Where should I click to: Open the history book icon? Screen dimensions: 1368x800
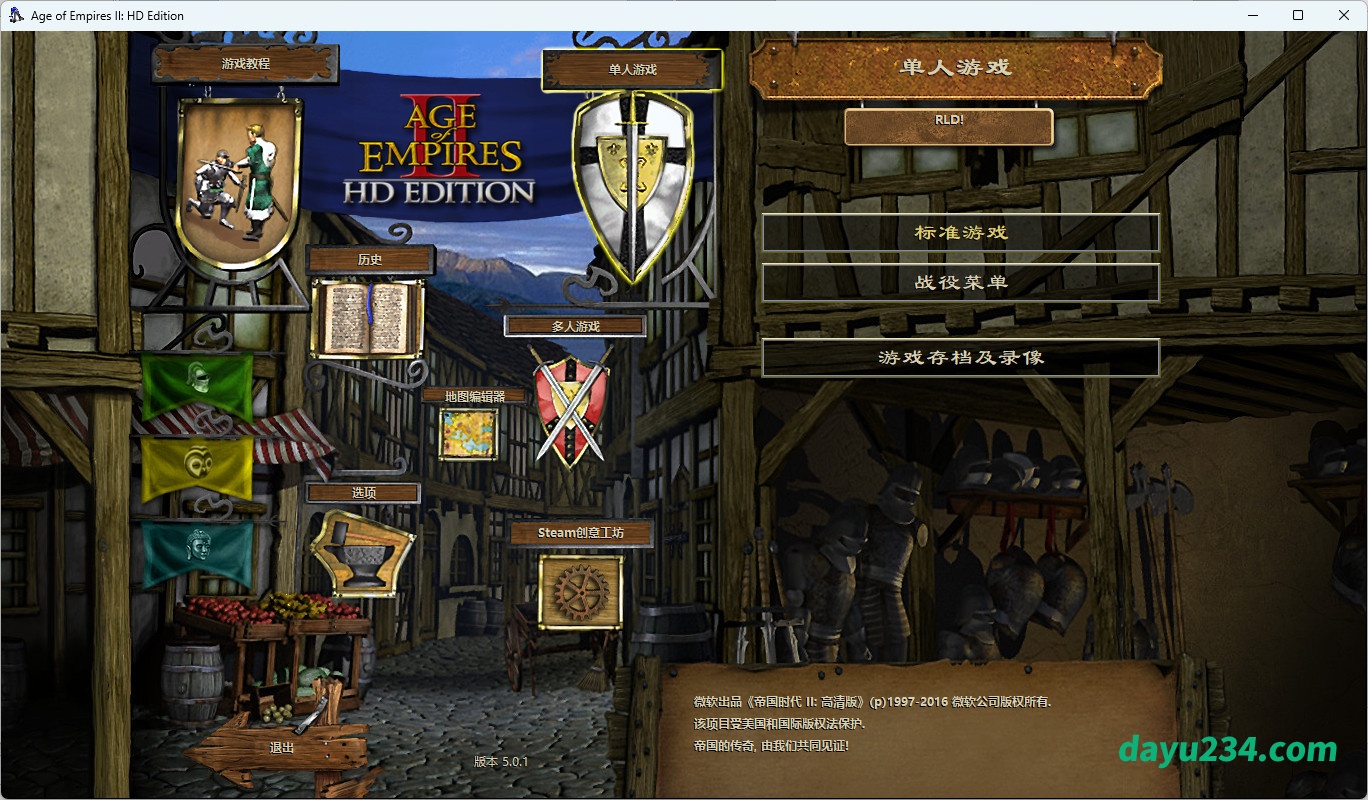click(367, 318)
